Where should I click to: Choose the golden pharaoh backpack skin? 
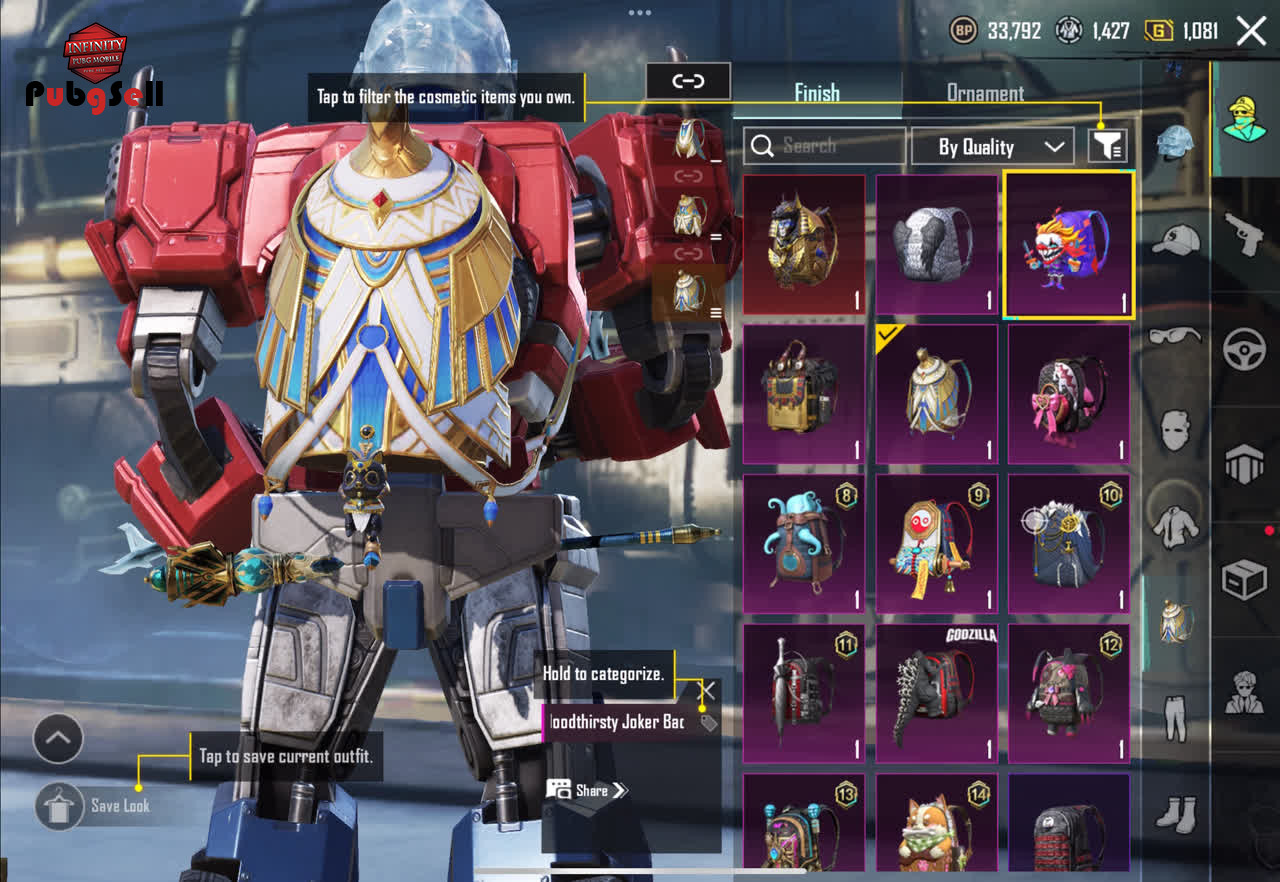pyautogui.click(x=804, y=245)
